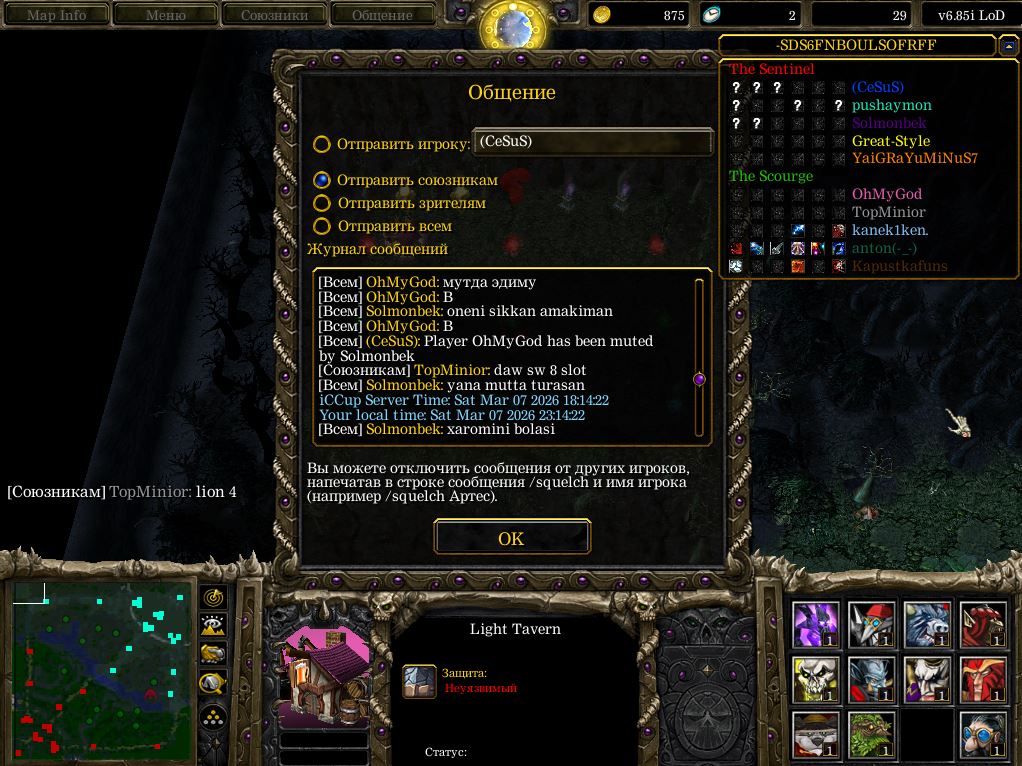Pick the purple crystal hero in tavern
The width and height of the screenshot is (1022, 766).
(x=816, y=625)
